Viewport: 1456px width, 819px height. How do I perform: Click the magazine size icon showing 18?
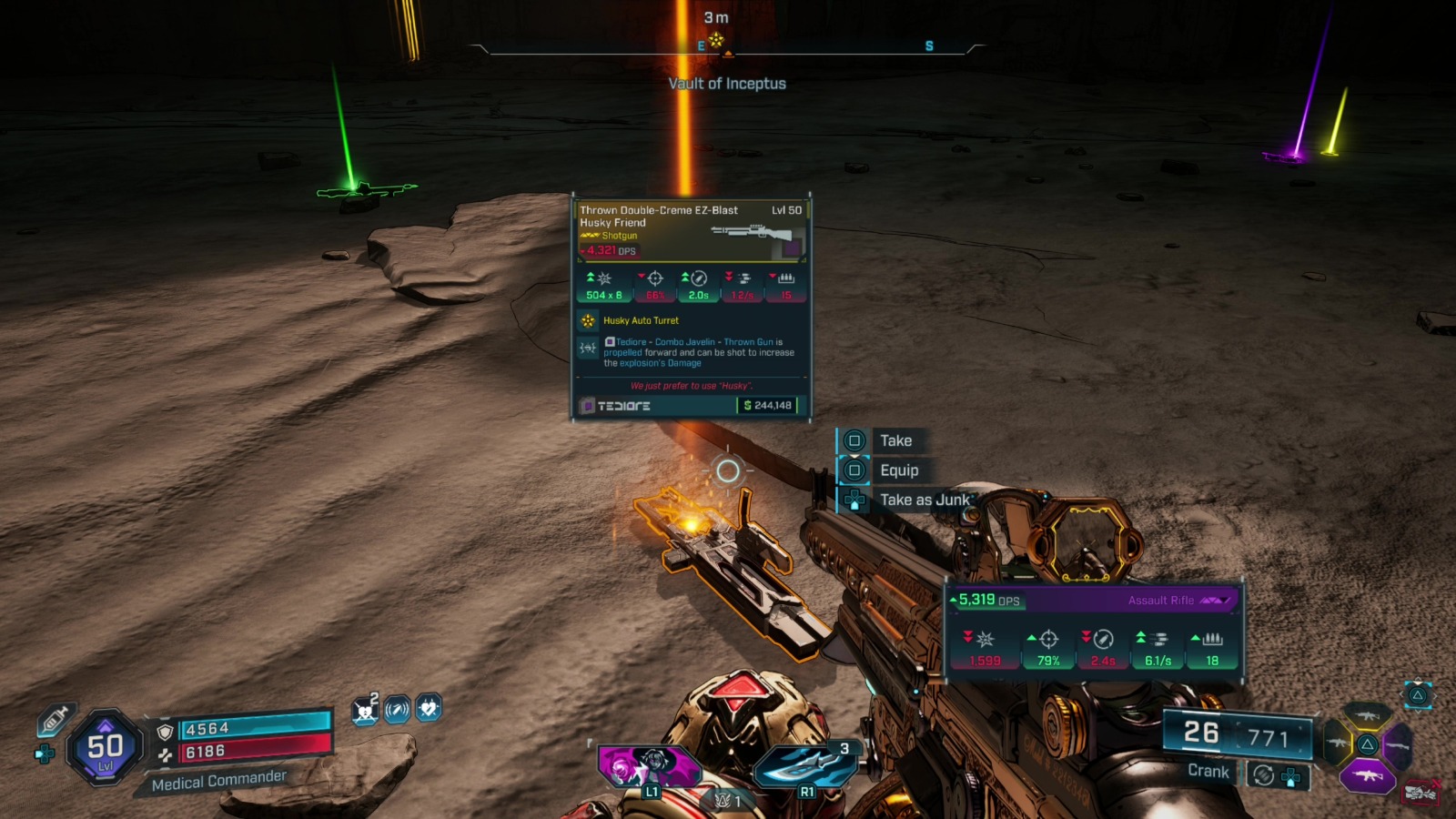click(x=1211, y=640)
